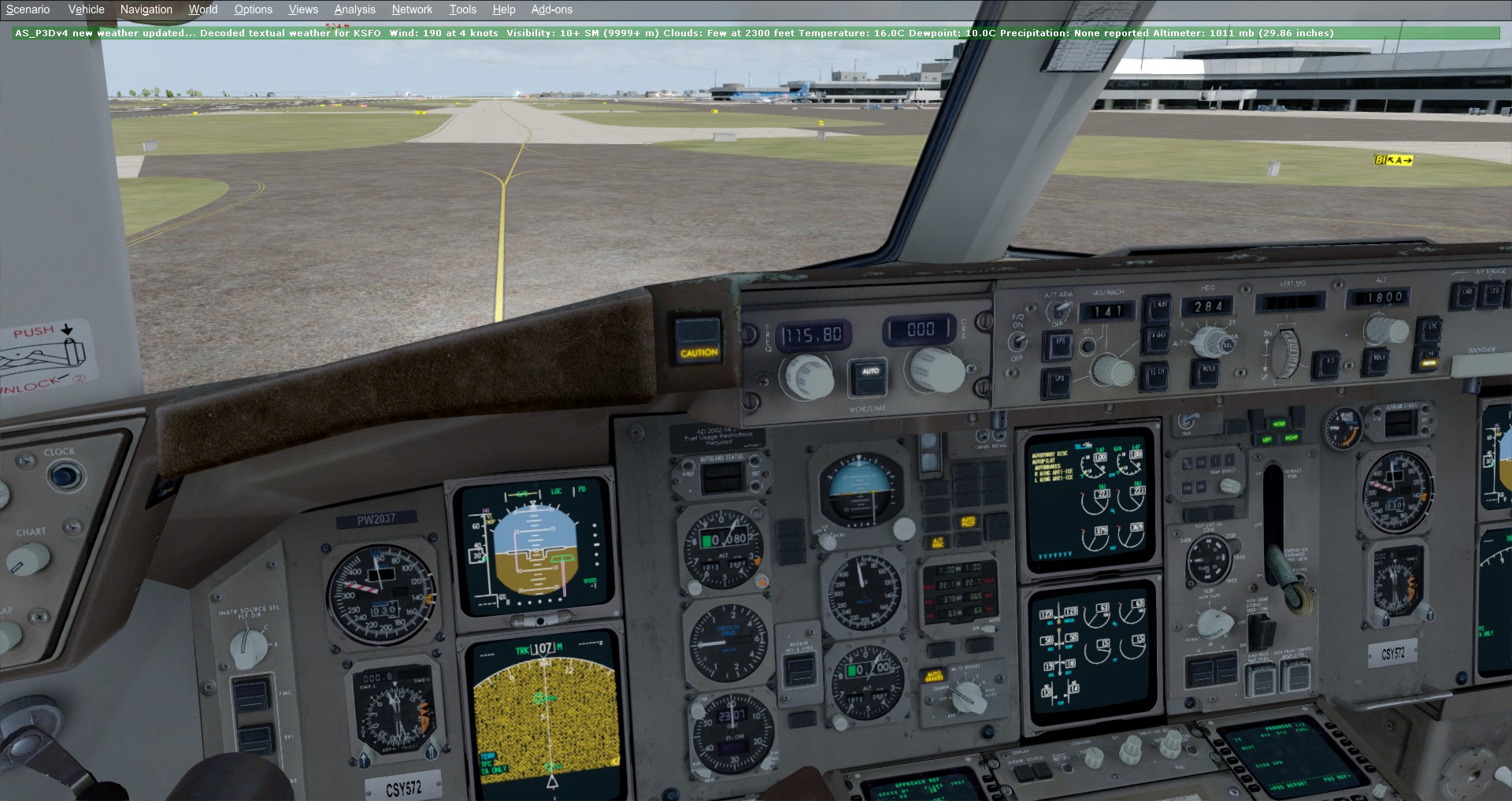The height and width of the screenshot is (801, 1512).
Task: Show the Views menu
Action: coord(303,9)
